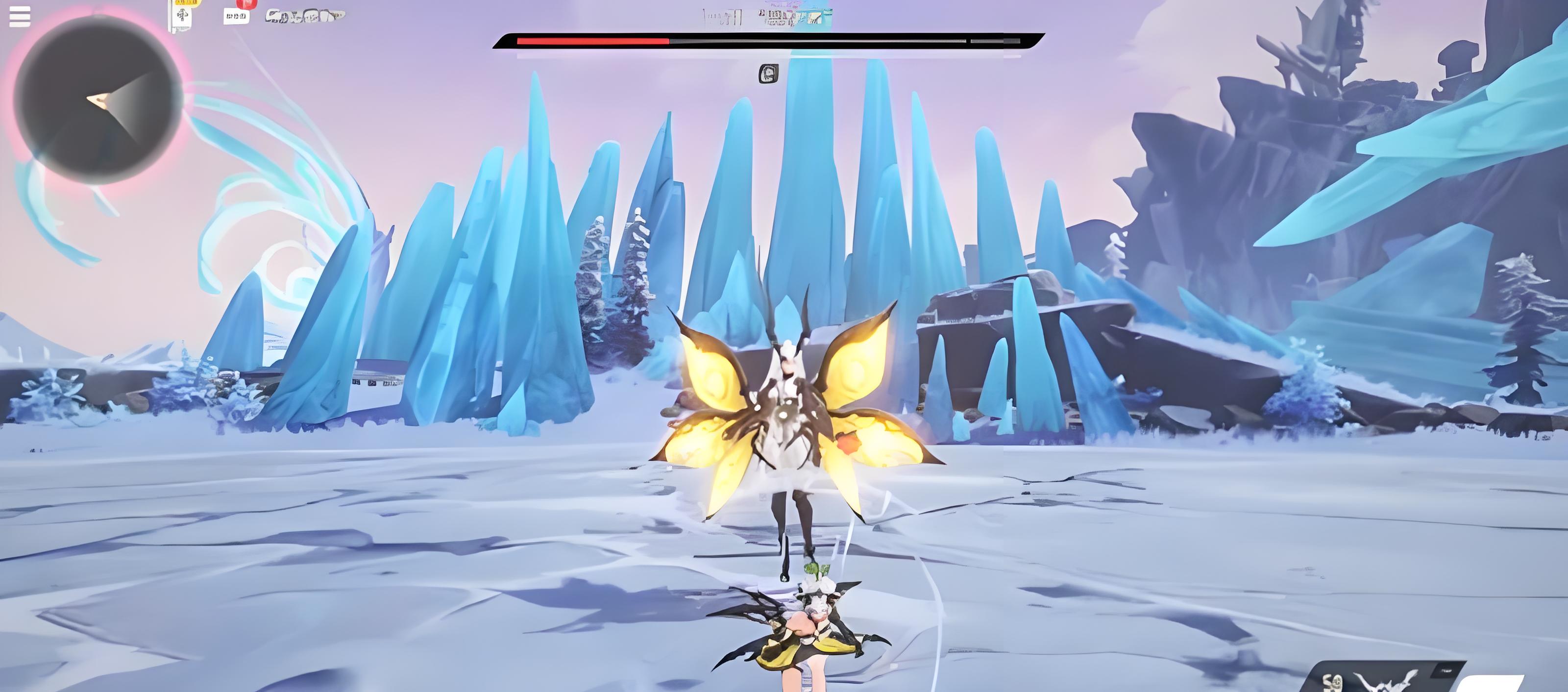Image resolution: width=1568 pixels, height=692 pixels.
Task: Open the yellow-tagged icon beside the minimap
Action: (x=182, y=14)
